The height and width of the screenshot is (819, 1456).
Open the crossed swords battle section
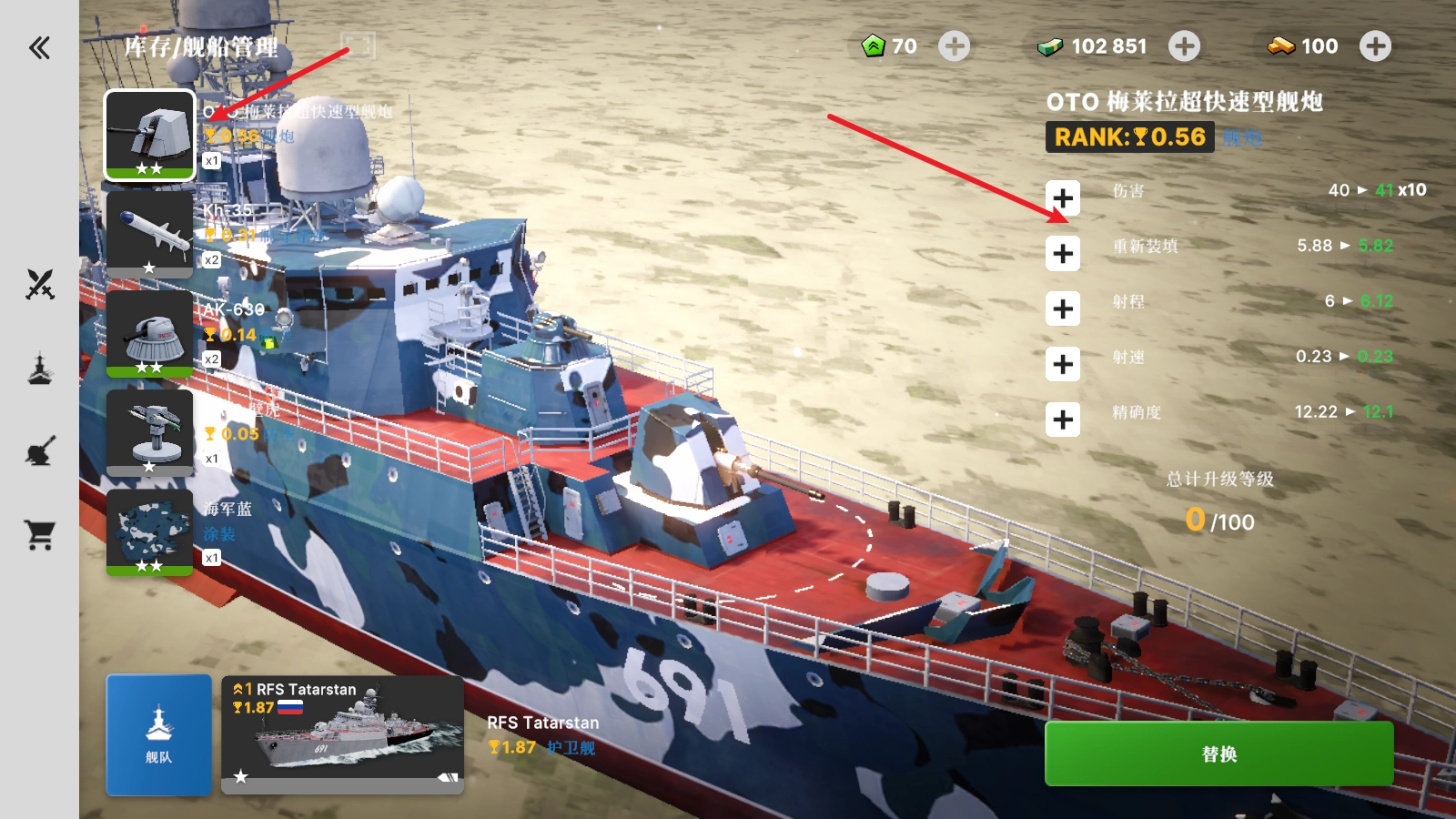click(x=39, y=285)
